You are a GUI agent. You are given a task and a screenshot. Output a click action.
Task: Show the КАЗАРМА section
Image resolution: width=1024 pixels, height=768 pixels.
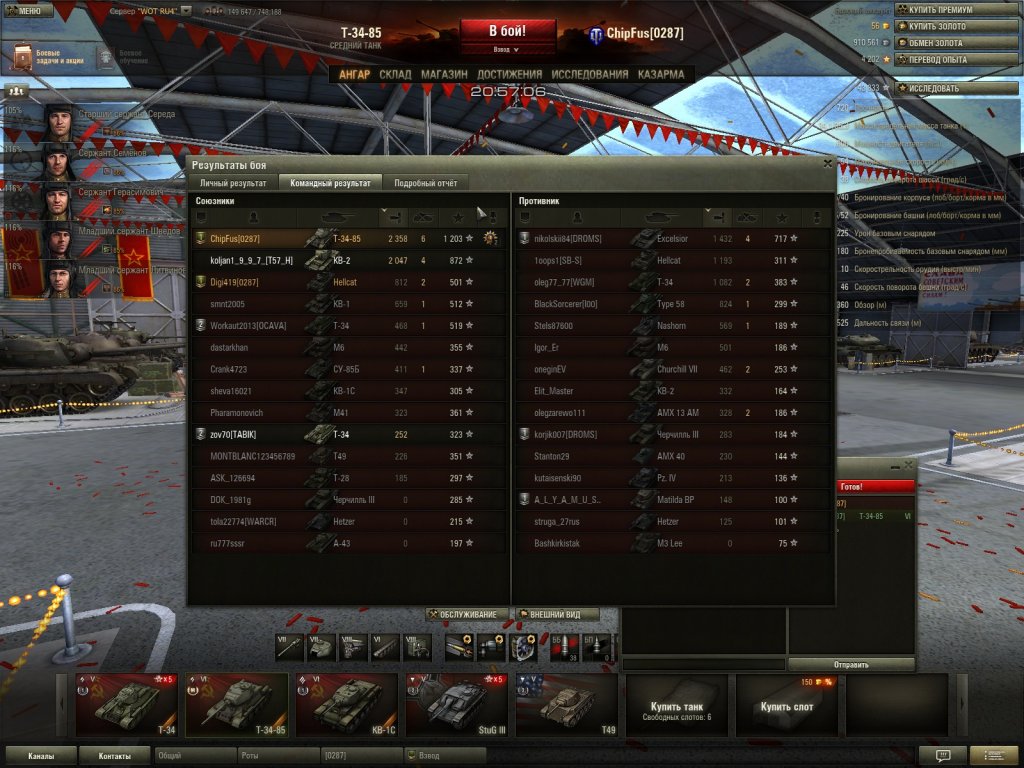(661, 74)
